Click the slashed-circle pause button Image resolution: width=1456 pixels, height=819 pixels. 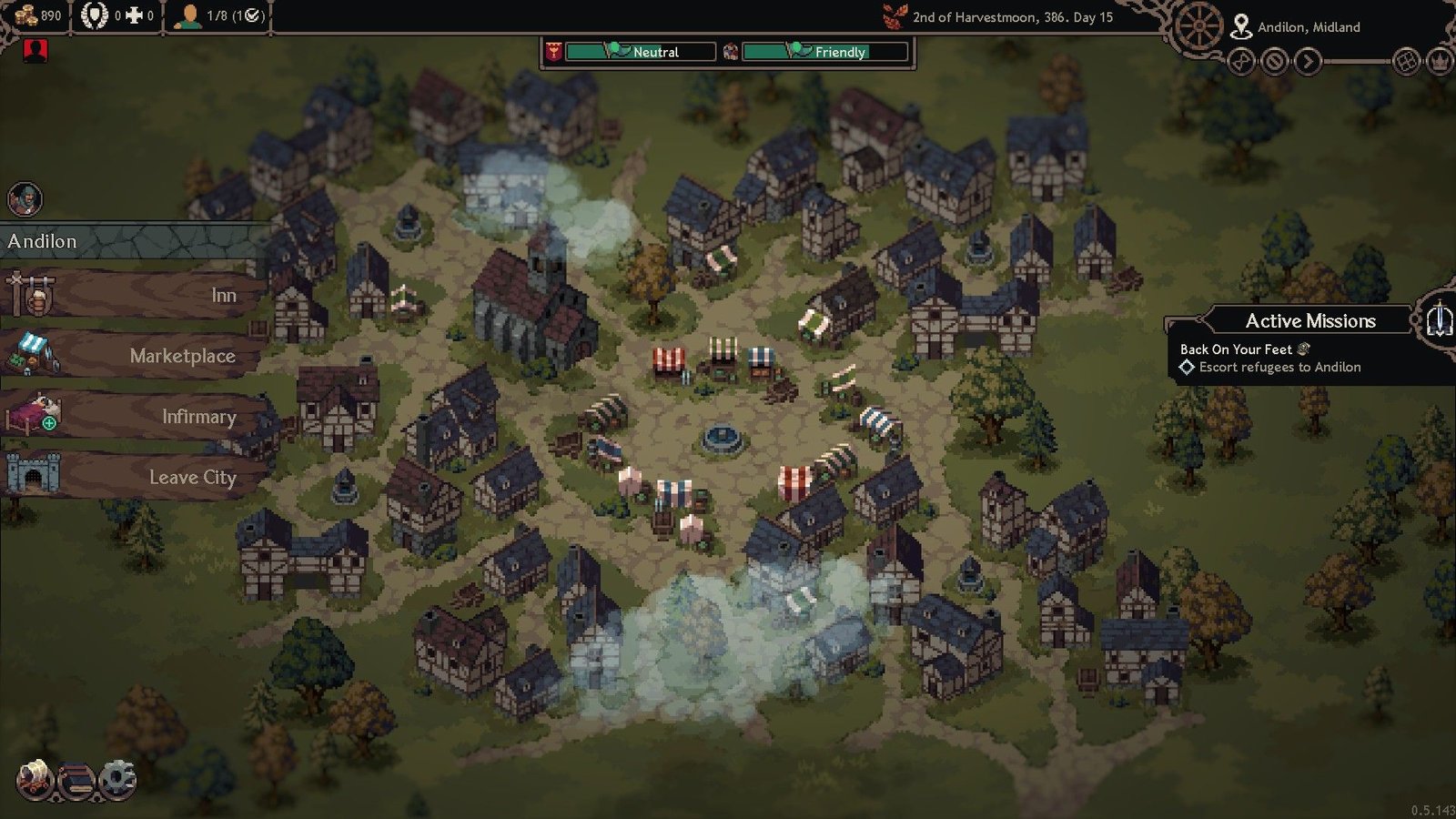pos(1275,62)
